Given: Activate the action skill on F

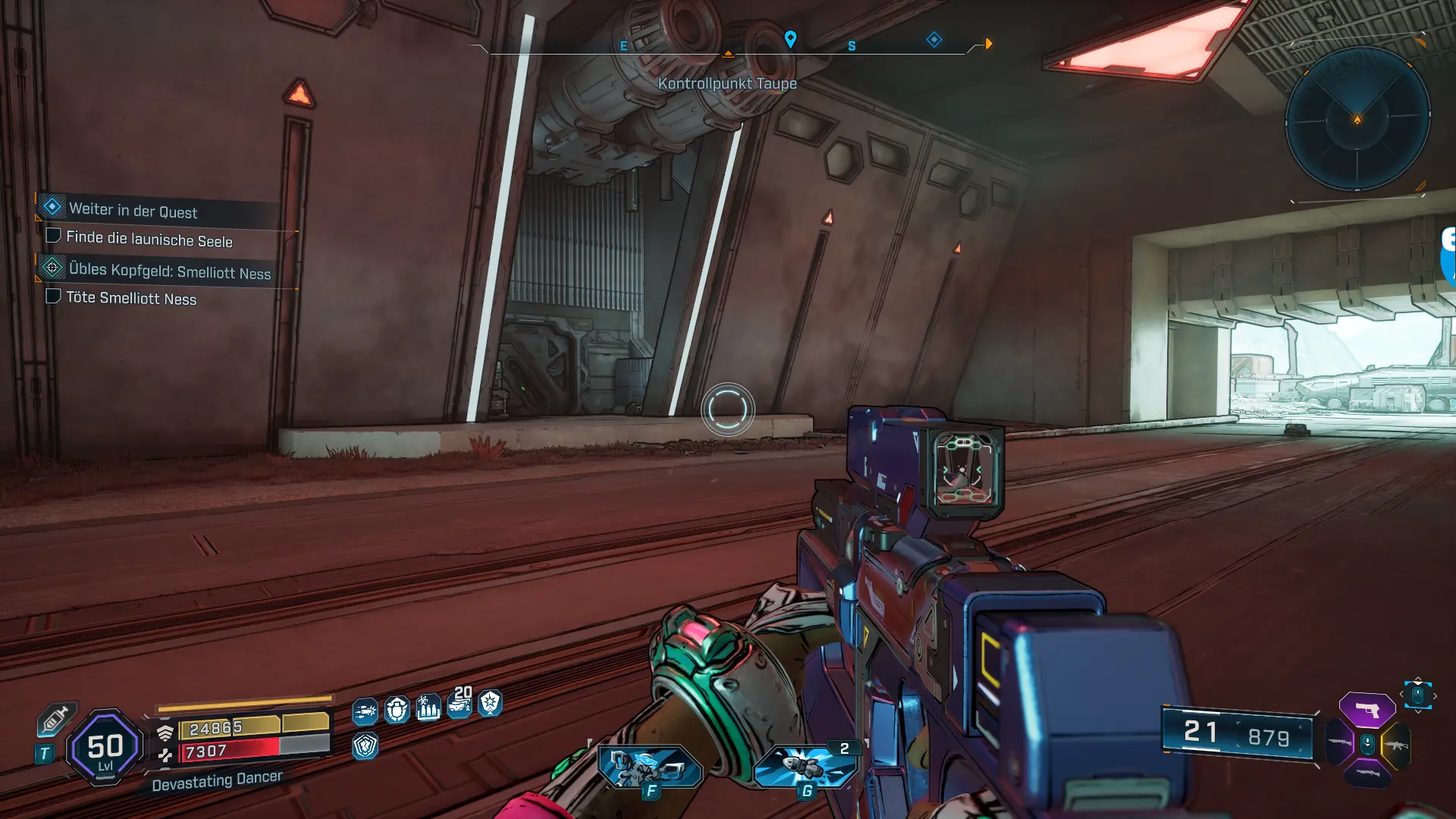Looking at the screenshot, I should coord(650,767).
